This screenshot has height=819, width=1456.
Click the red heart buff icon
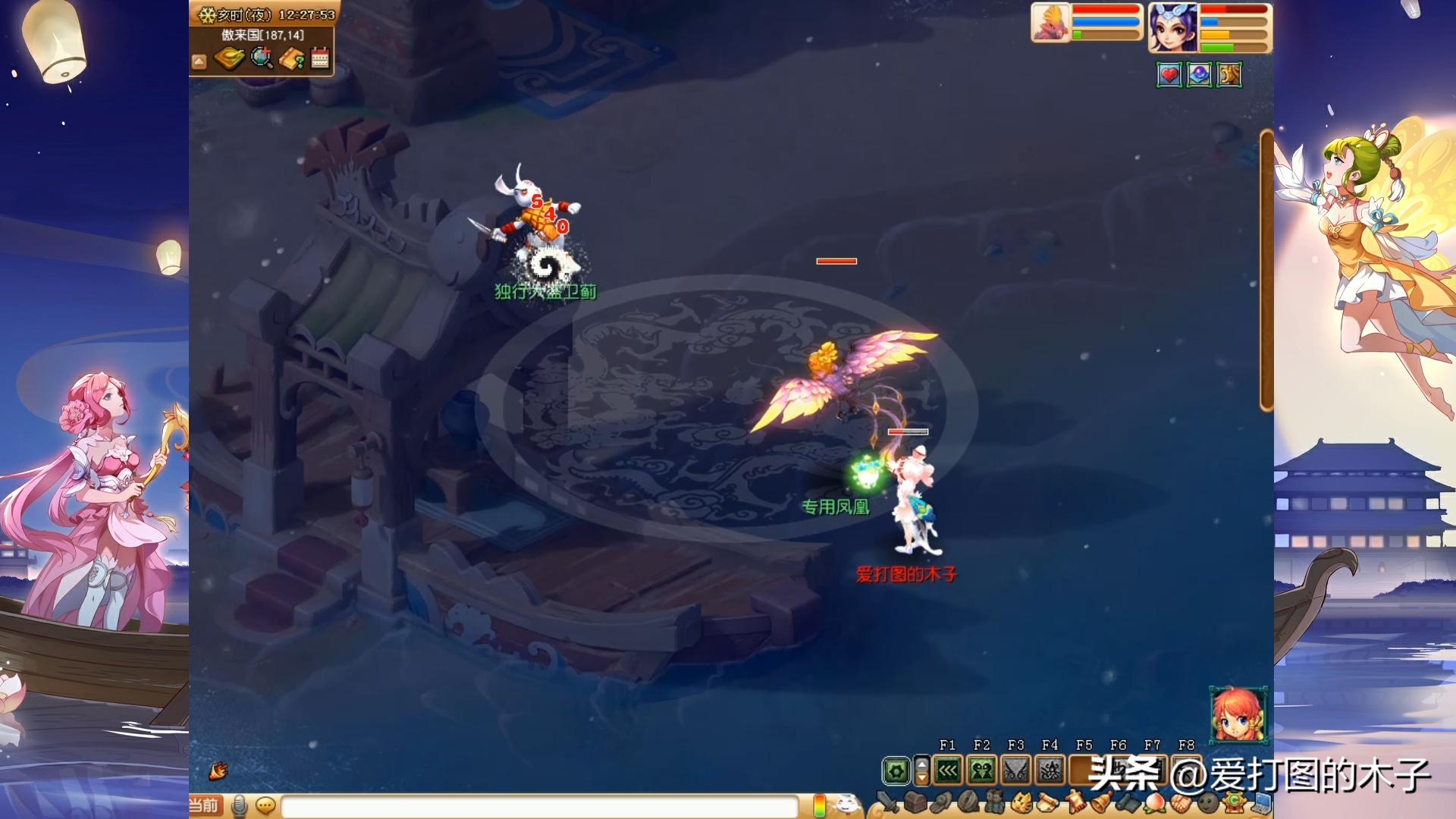[1169, 75]
